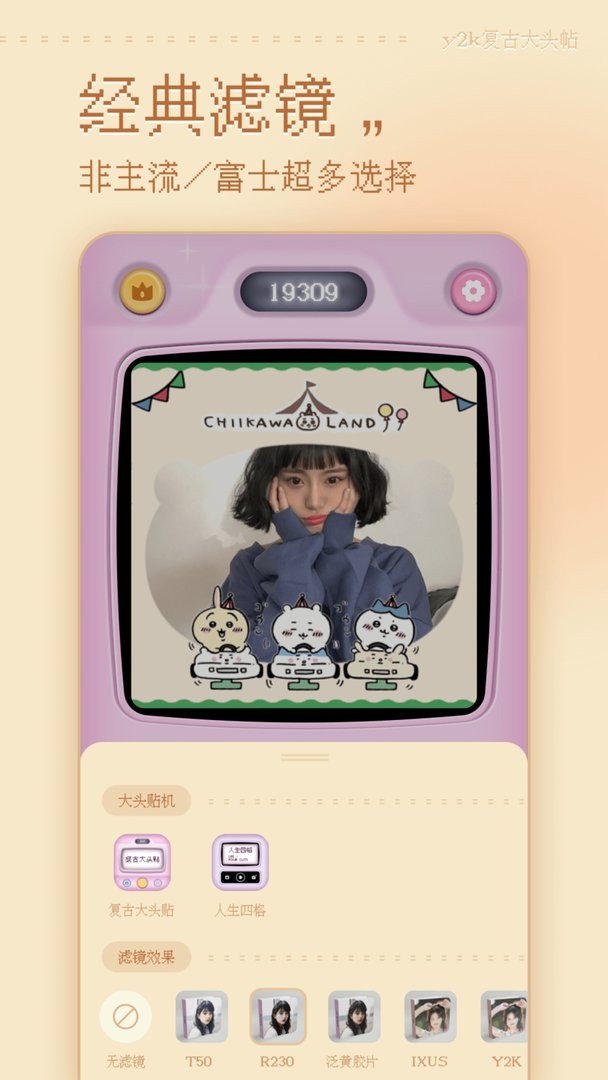Pick the IXUS filter
This screenshot has height=1080, width=608.
point(430,1017)
